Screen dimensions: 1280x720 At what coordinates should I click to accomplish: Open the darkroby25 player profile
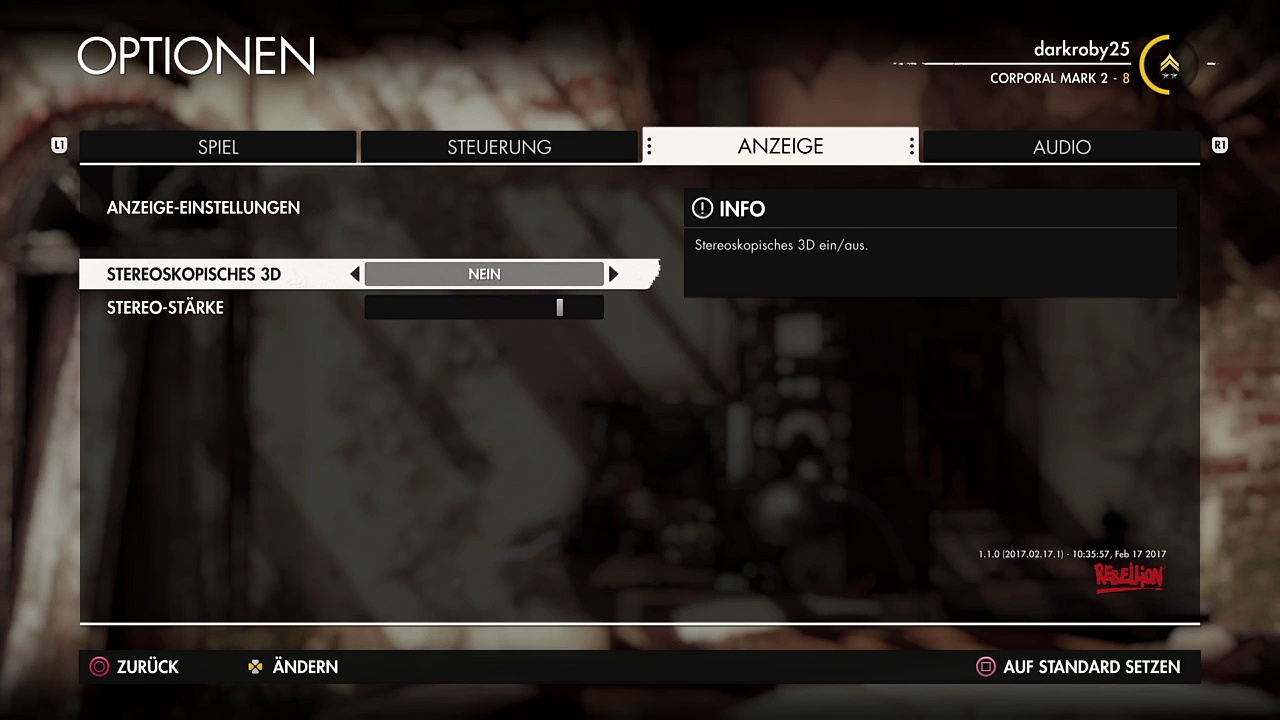pyautogui.click(x=1081, y=50)
